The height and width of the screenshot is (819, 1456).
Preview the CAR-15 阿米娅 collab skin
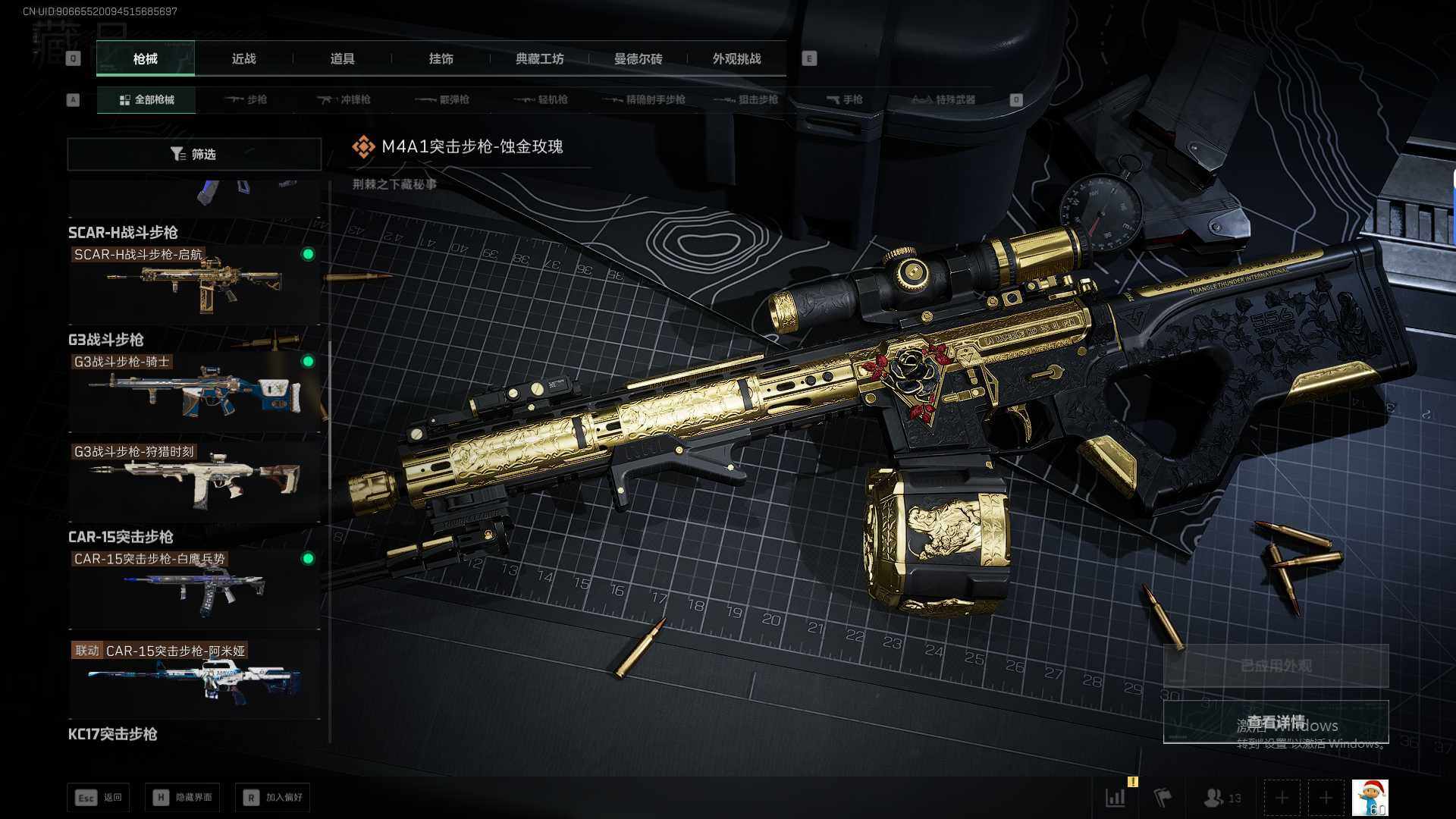click(194, 679)
